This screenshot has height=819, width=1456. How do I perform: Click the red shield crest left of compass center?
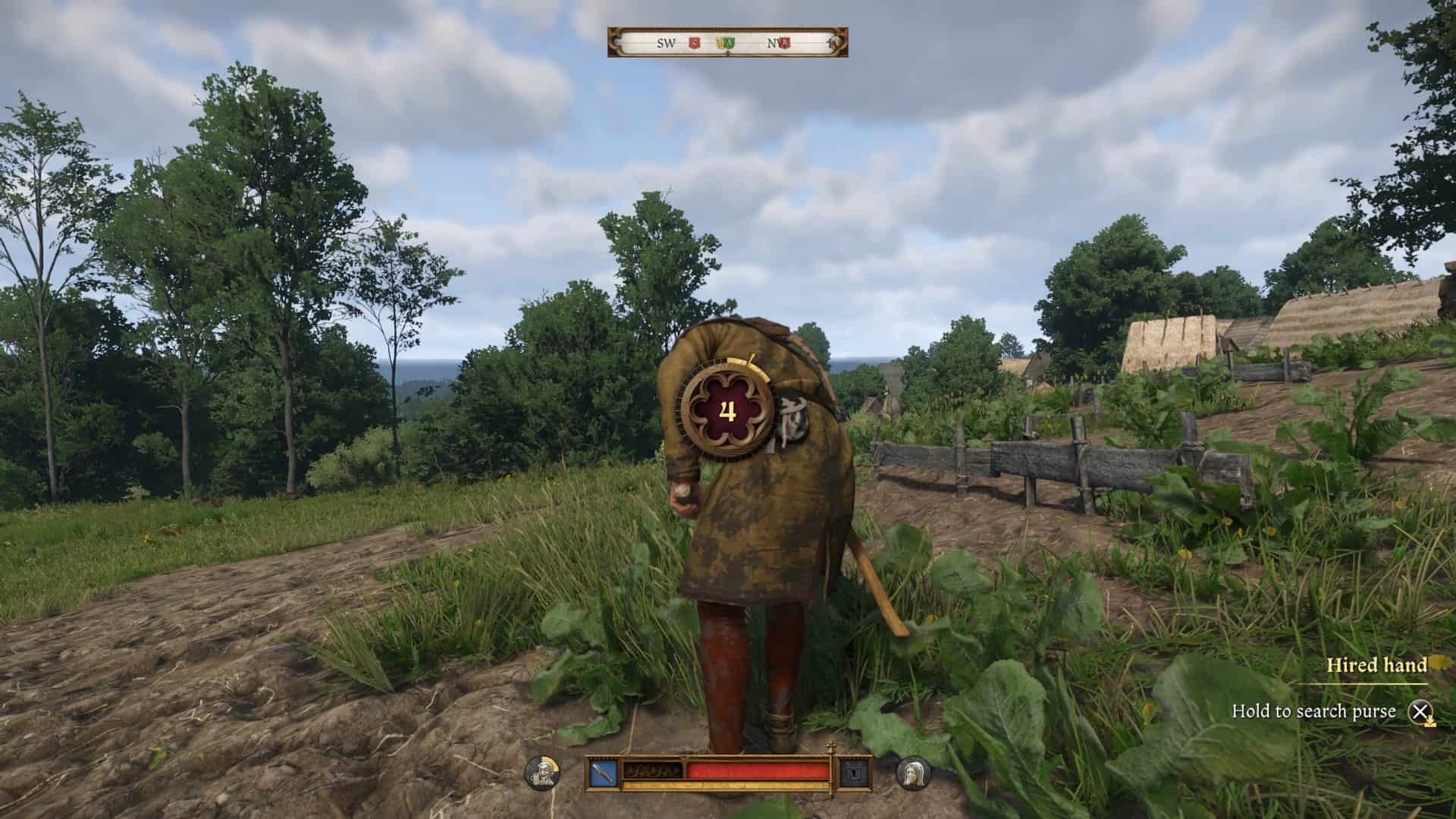[695, 43]
